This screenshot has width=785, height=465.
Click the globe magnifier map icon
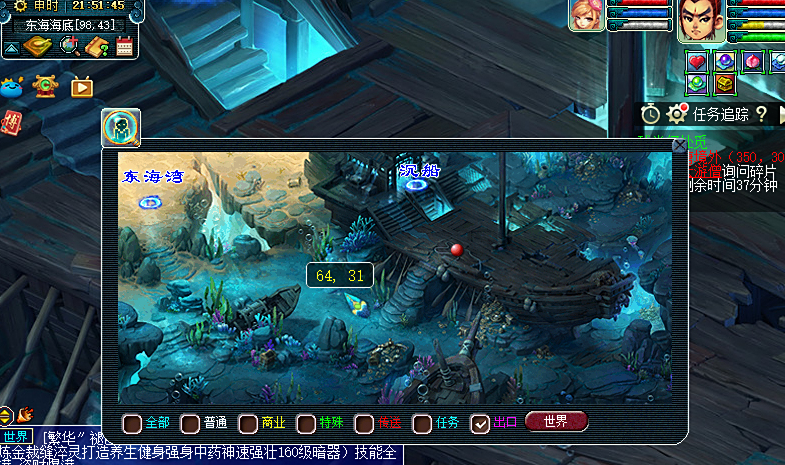(x=69, y=46)
